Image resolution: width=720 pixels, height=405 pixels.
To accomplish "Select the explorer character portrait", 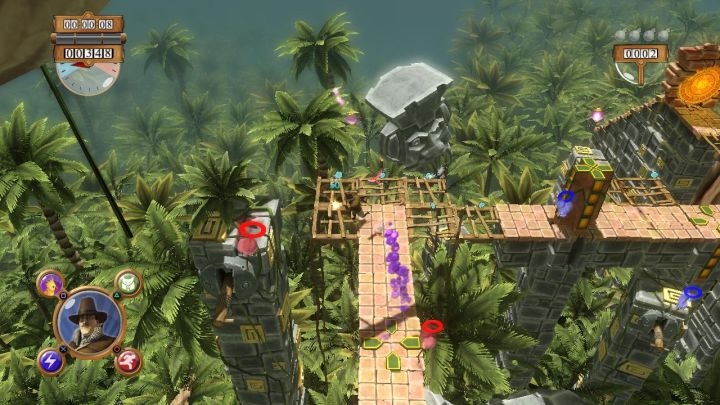I will click(89, 322).
